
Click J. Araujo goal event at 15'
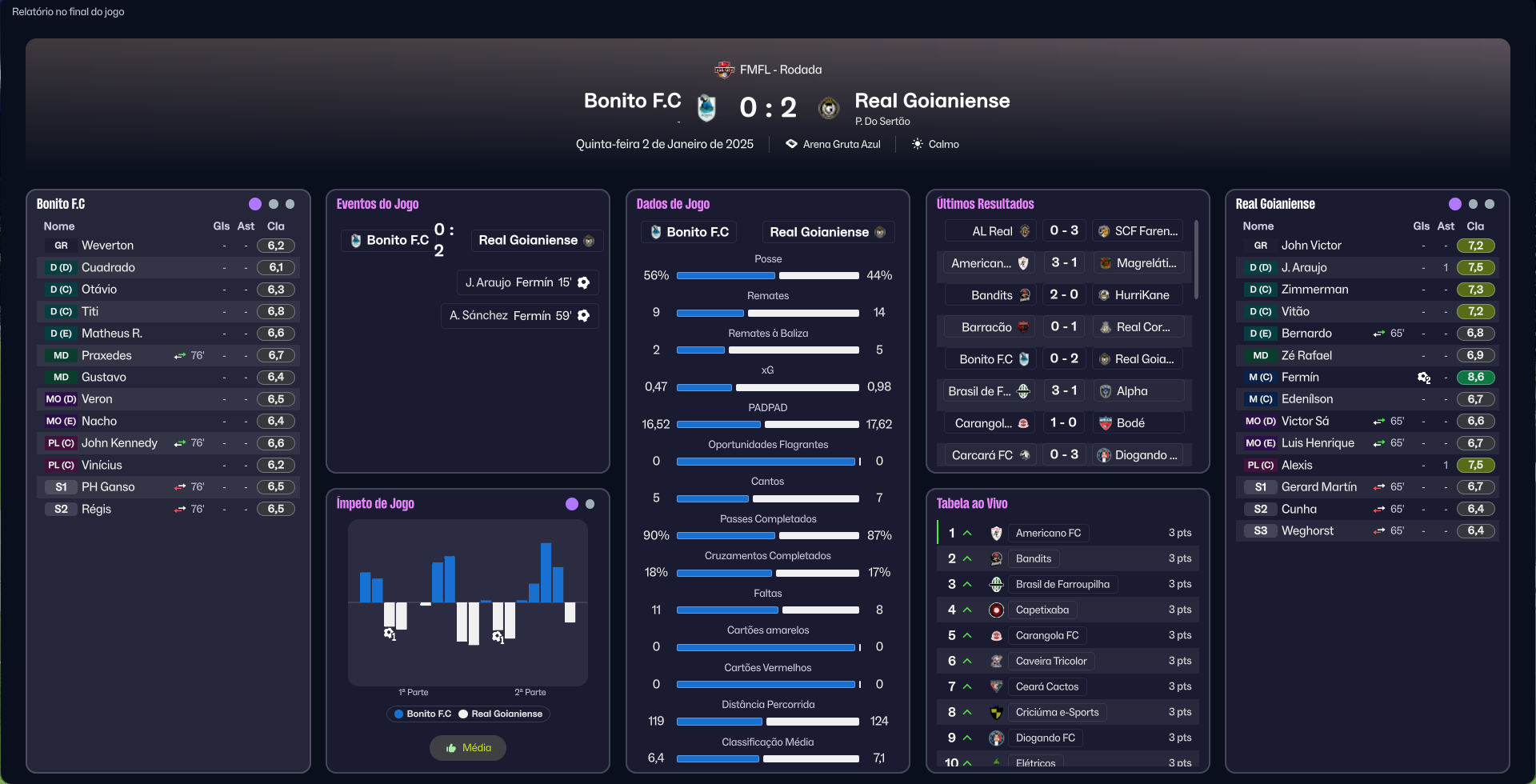[x=527, y=282]
